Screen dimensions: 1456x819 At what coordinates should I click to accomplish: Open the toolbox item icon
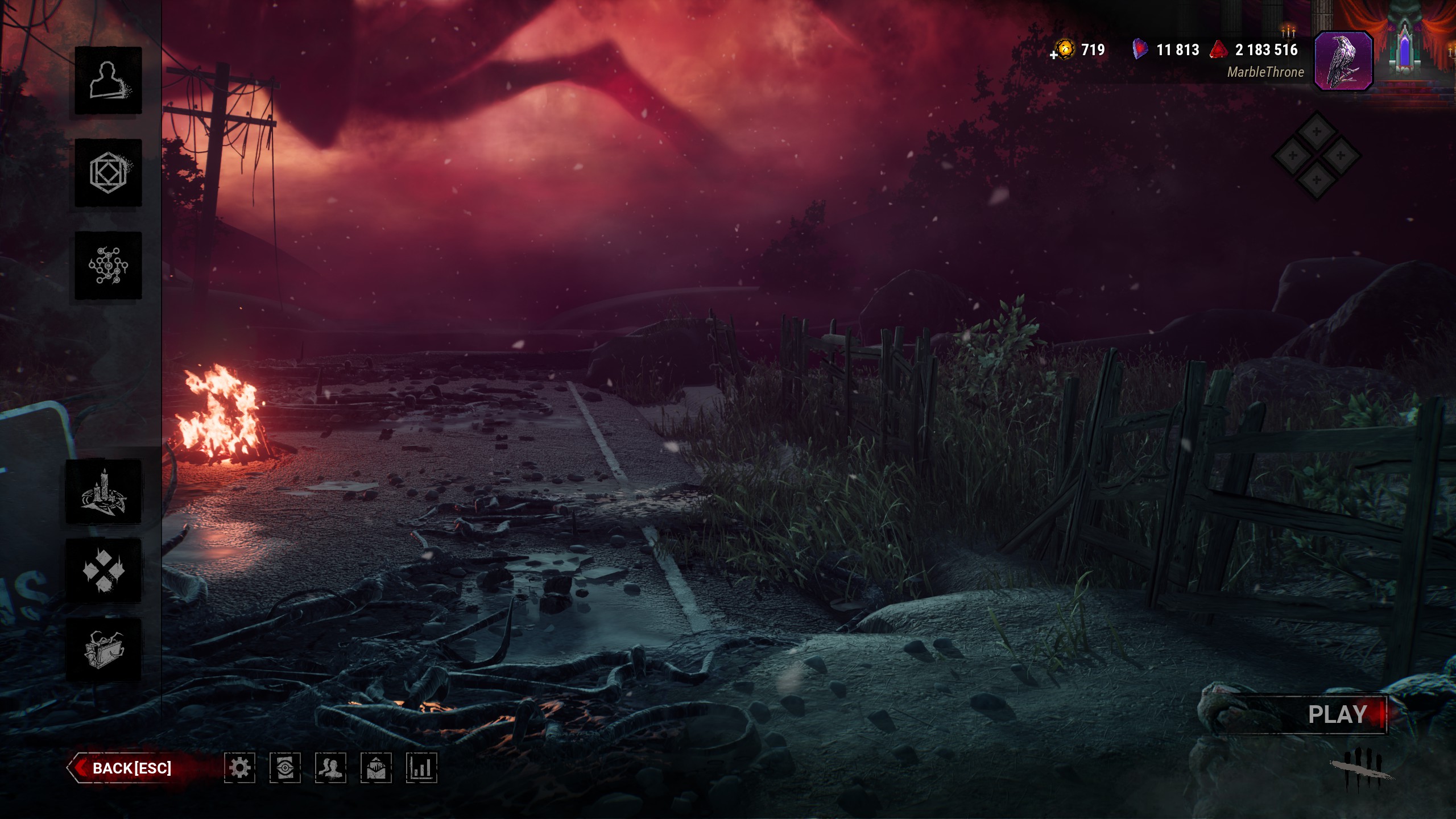[104, 650]
